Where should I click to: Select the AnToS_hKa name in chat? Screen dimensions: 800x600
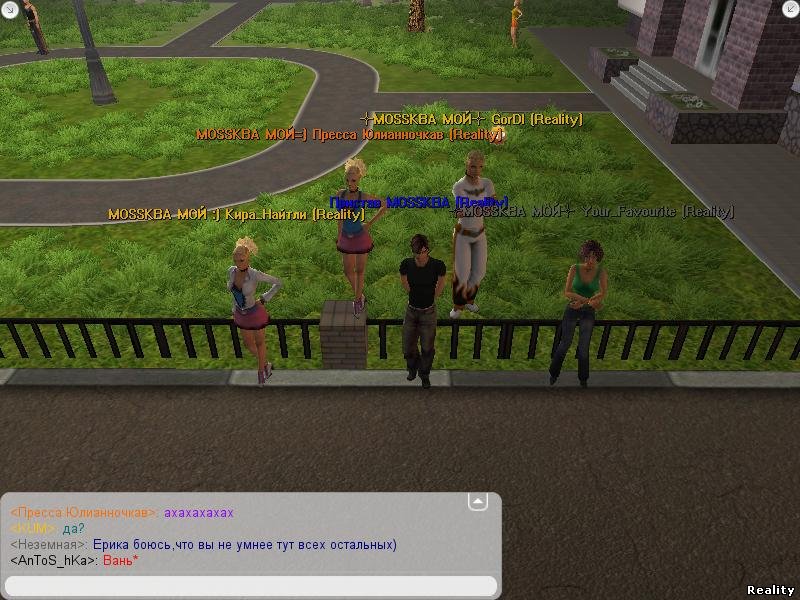click(53, 561)
